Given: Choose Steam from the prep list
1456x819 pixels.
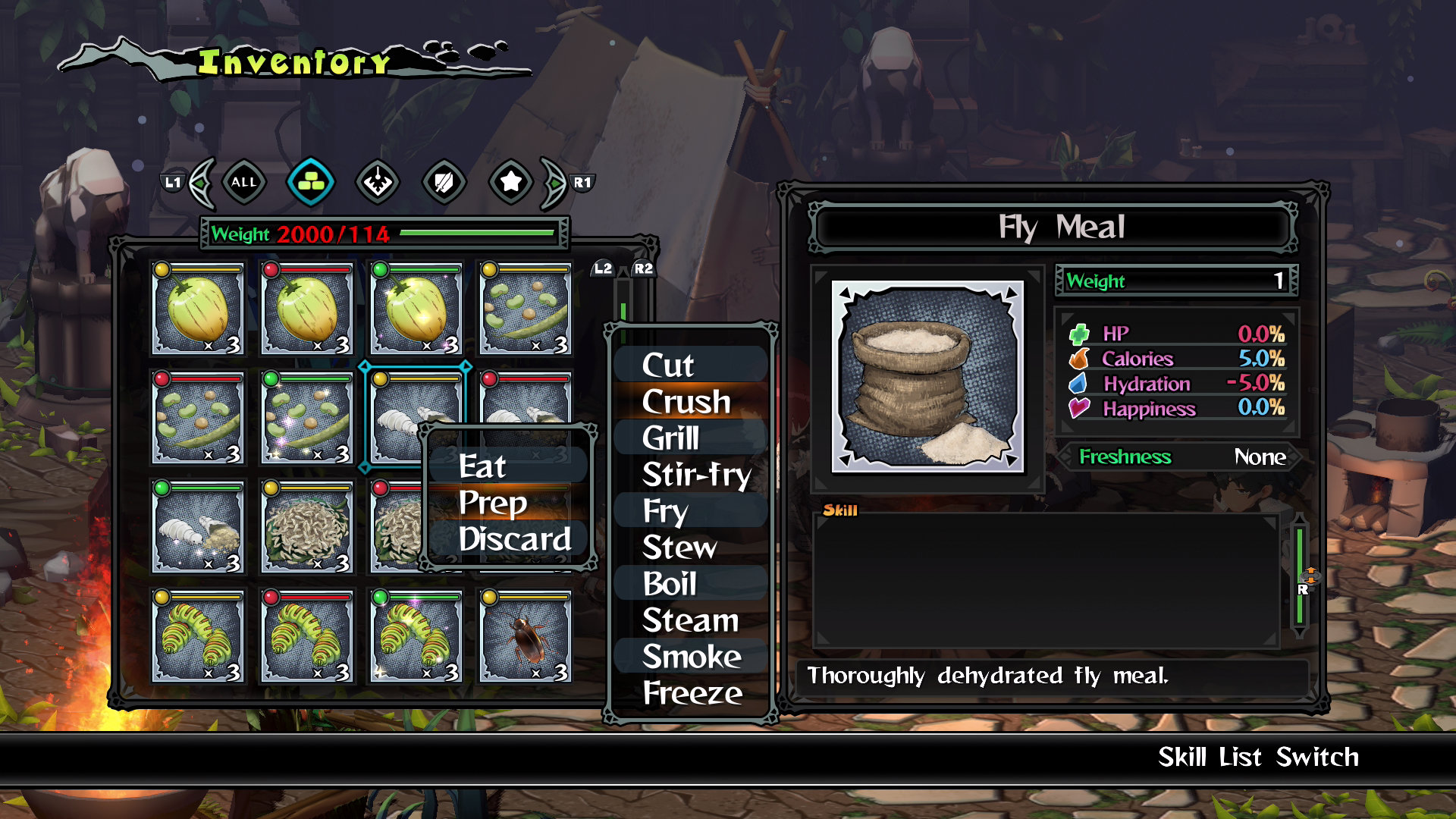Looking at the screenshot, I should click(x=690, y=620).
